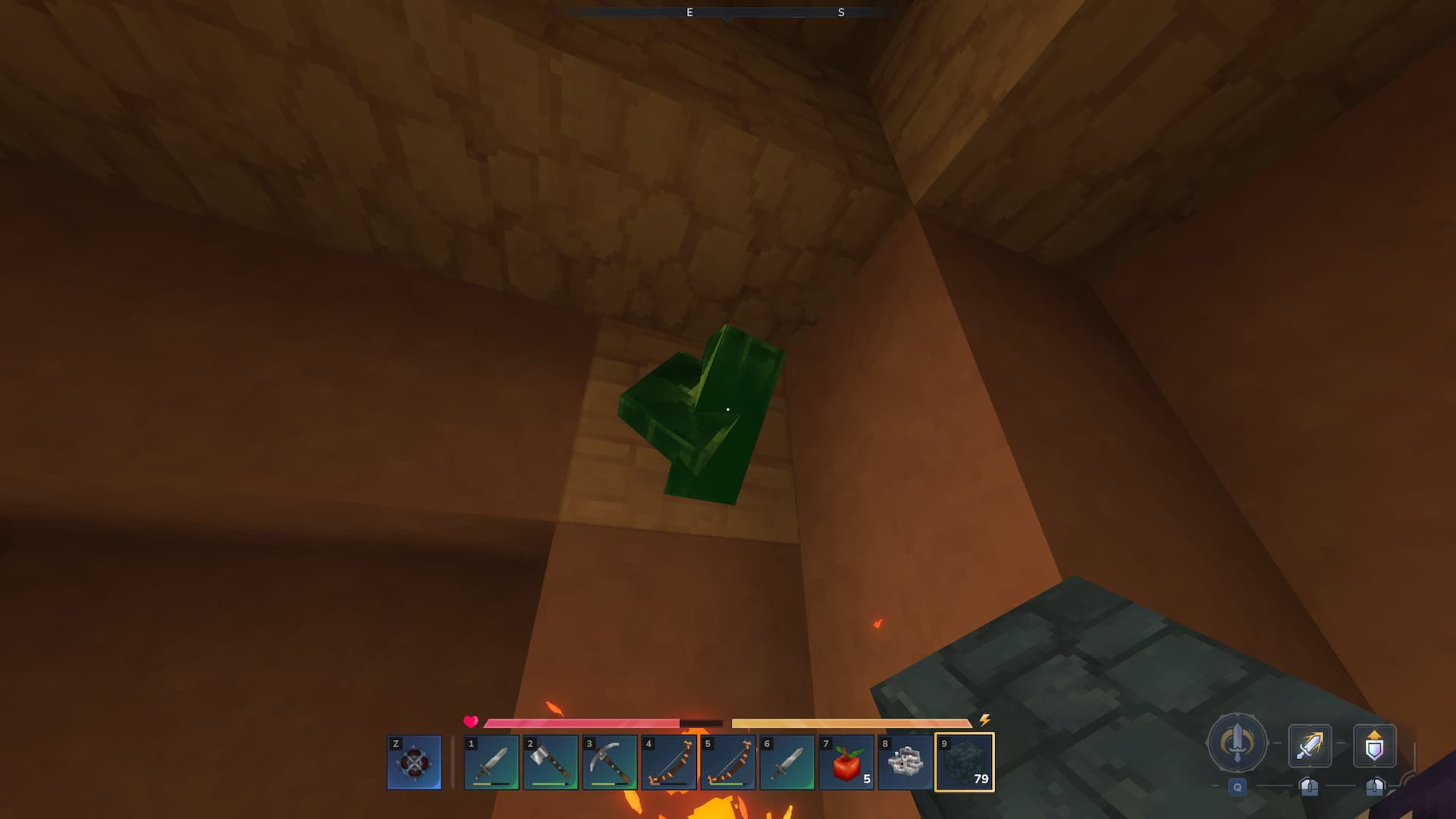The width and height of the screenshot is (1456, 819).
Task: Select the bow in hotbar slot 4
Action: [x=669, y=762]
